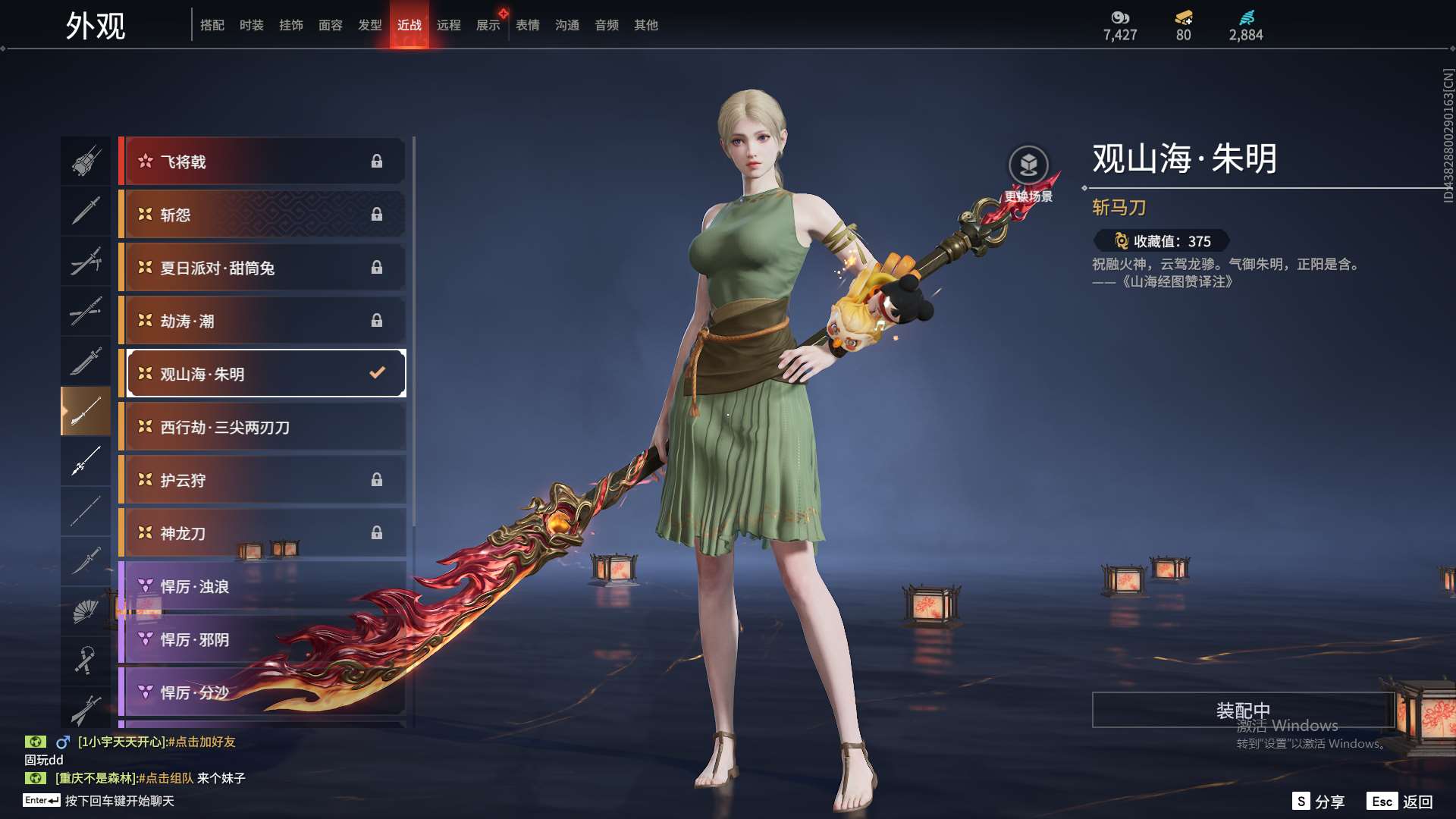Open the 表情 tab
This screenshot has height=819, width=1456.
[x=527, y=25]
